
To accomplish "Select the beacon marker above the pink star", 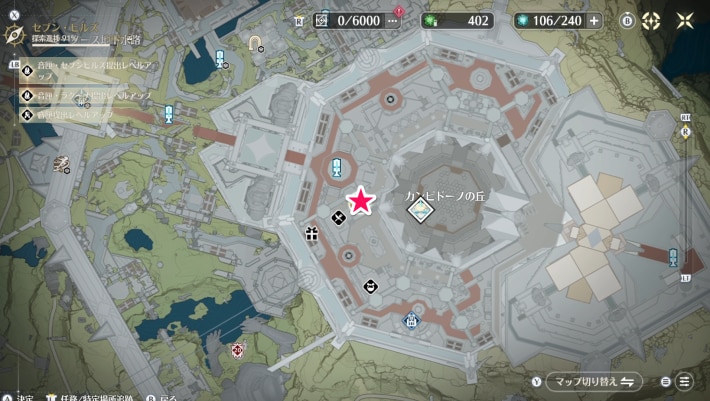I will point(337,166).
